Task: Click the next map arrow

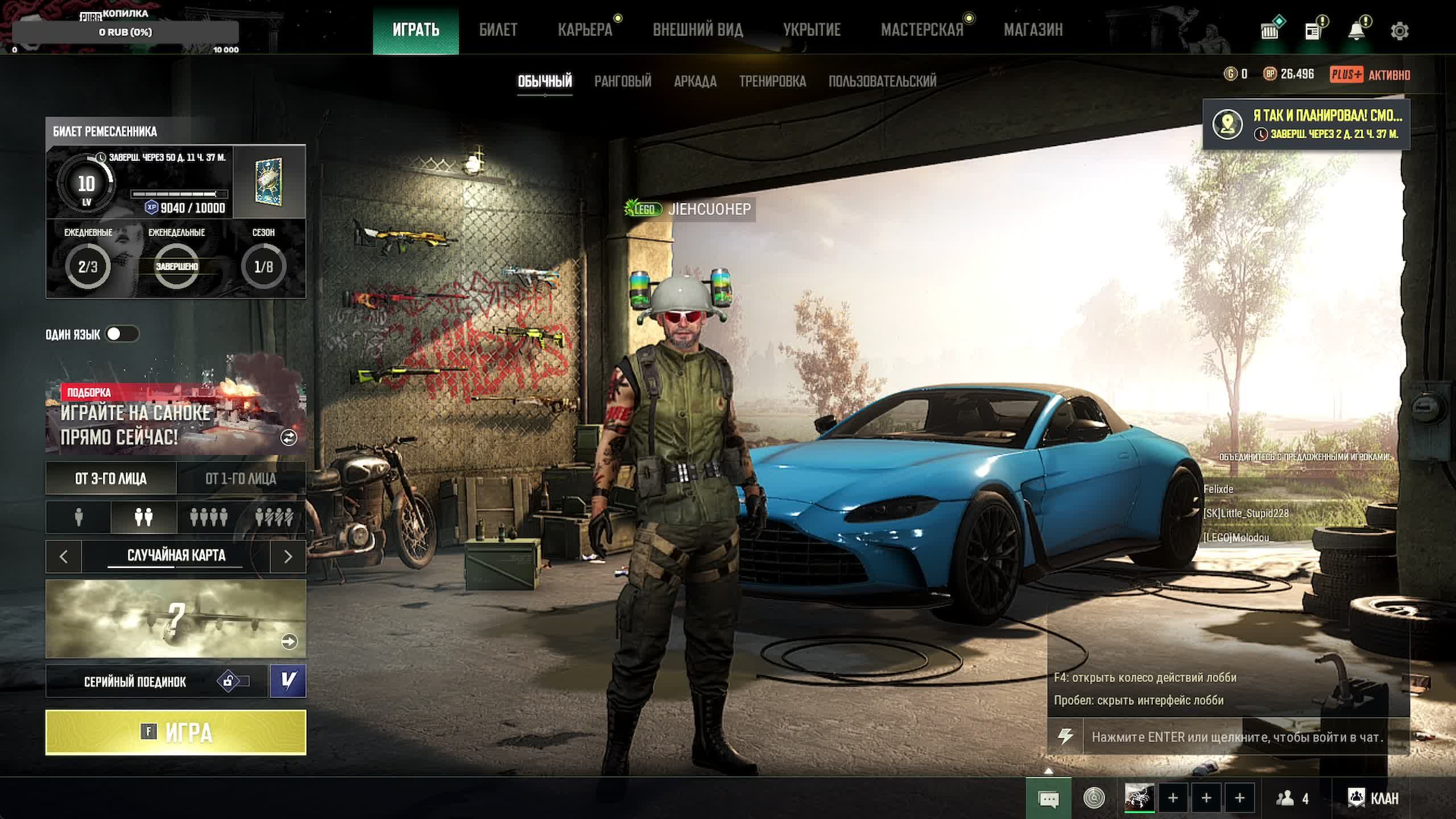Action: [288, 556]
